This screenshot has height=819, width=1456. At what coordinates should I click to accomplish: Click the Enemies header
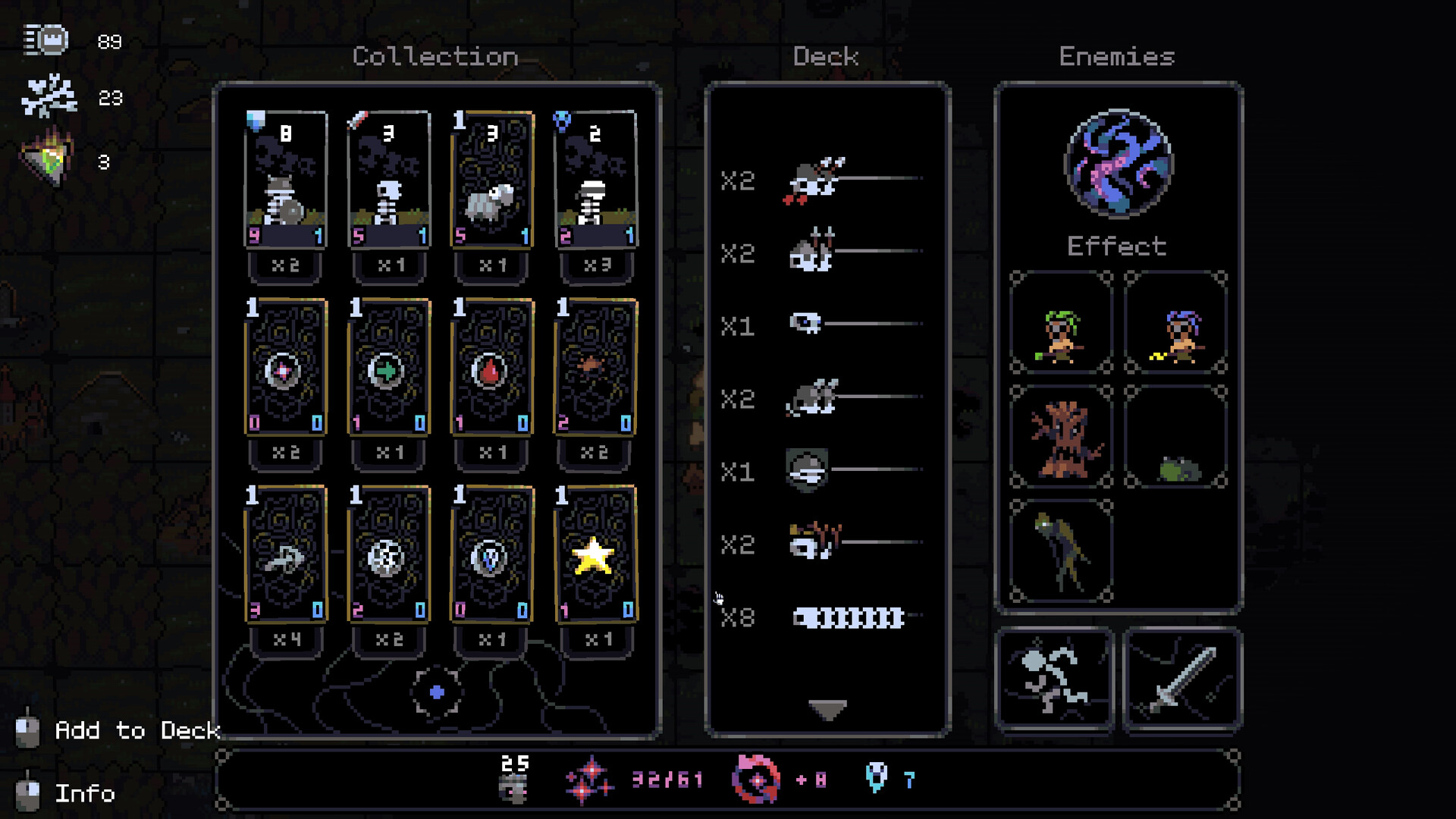click(1116, 57)
